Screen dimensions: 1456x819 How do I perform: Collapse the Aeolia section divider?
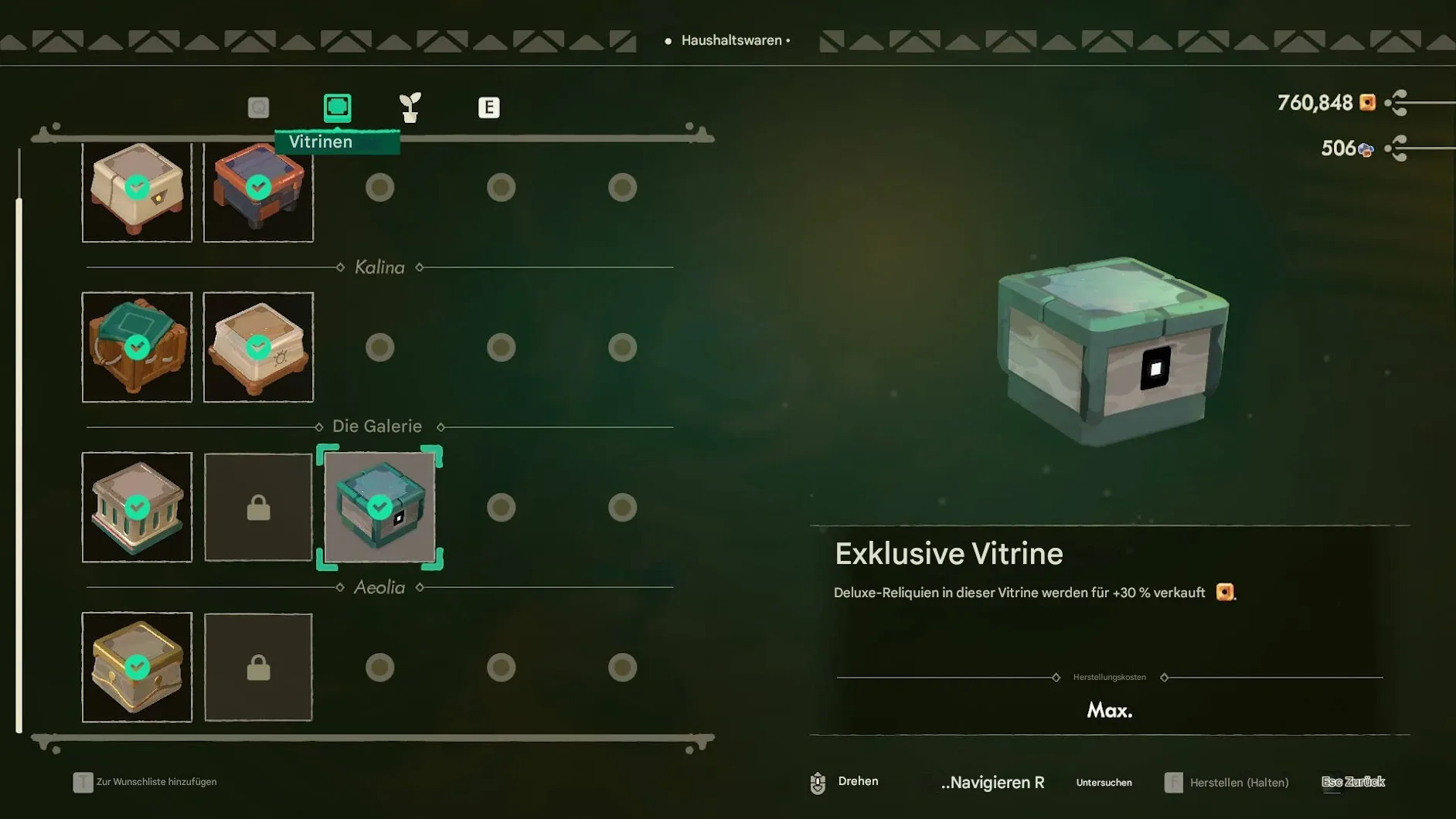point(379,587)
